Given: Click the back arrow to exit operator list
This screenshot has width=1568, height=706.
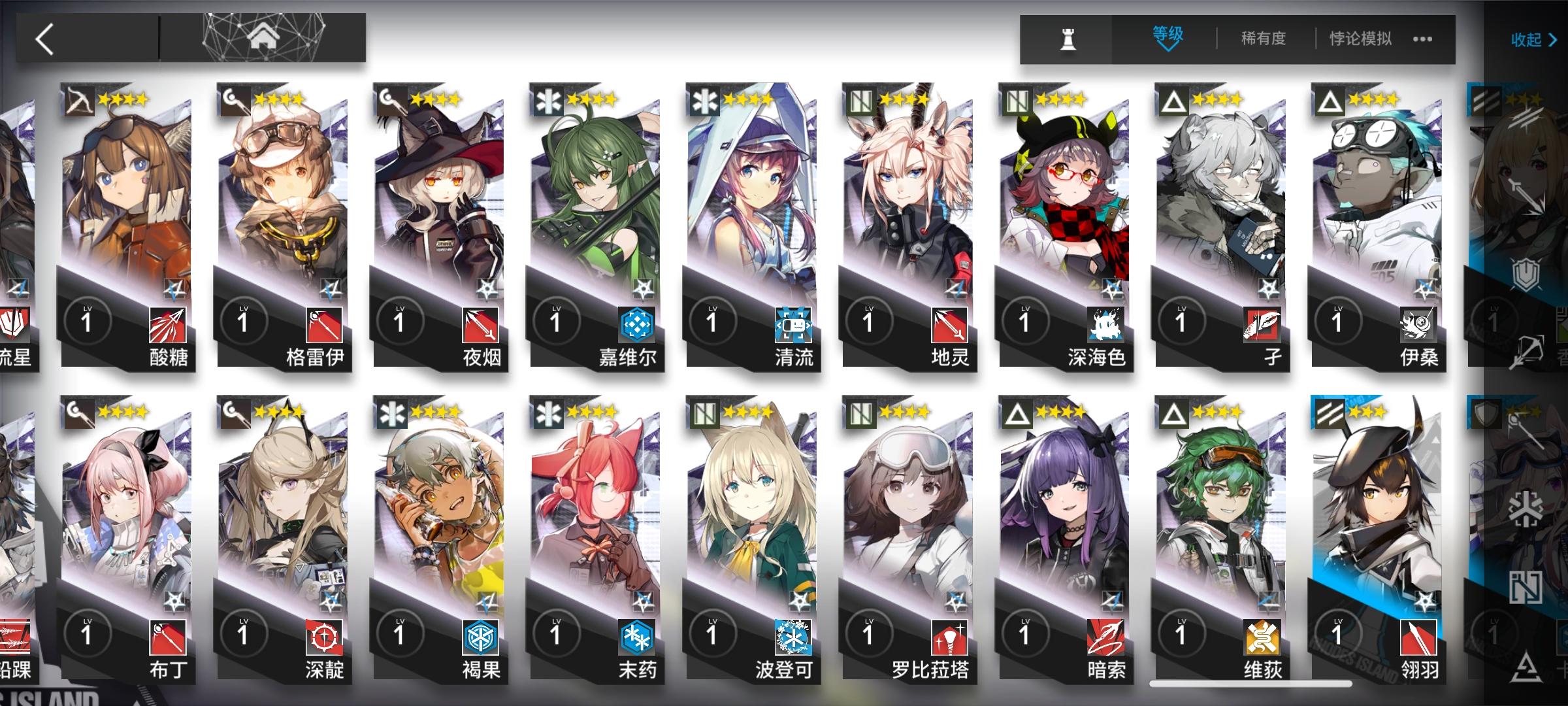Looking at the screenshot, I should (x=44, y=39).
